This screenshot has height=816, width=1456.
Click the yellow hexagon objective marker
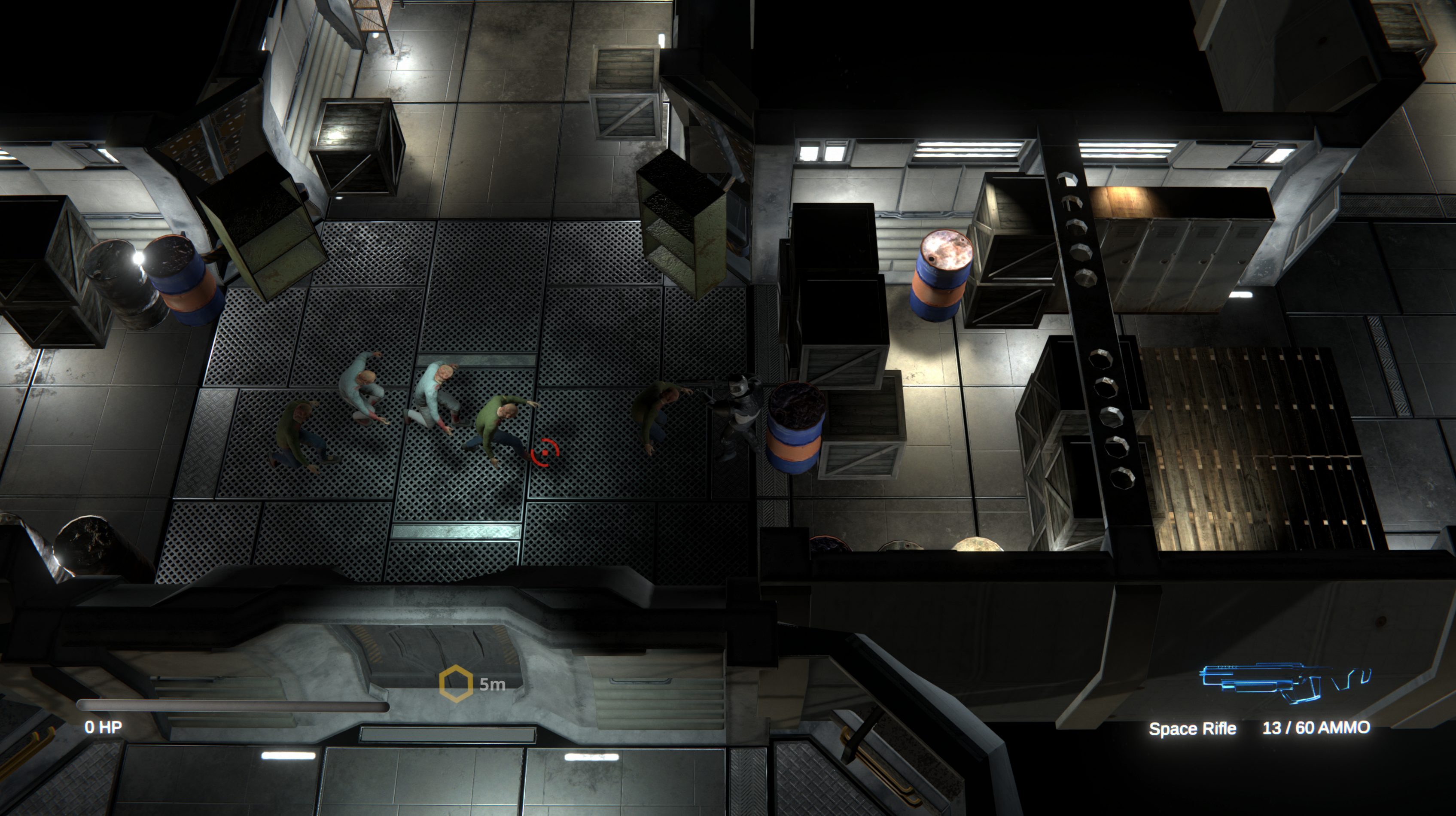pyautogui.click(x=456, y=684)
